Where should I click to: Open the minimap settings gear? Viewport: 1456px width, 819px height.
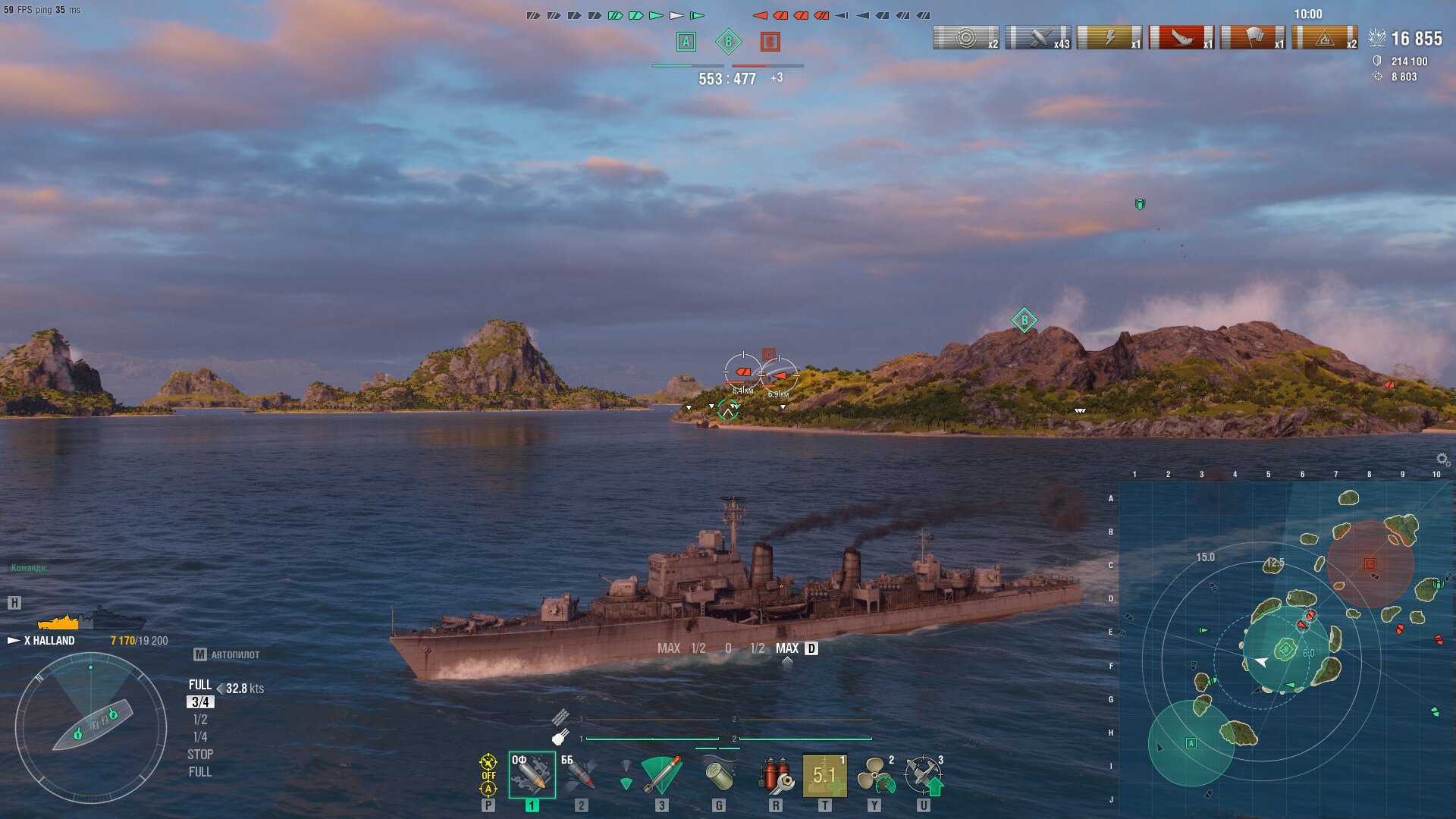coord(1442,459)
